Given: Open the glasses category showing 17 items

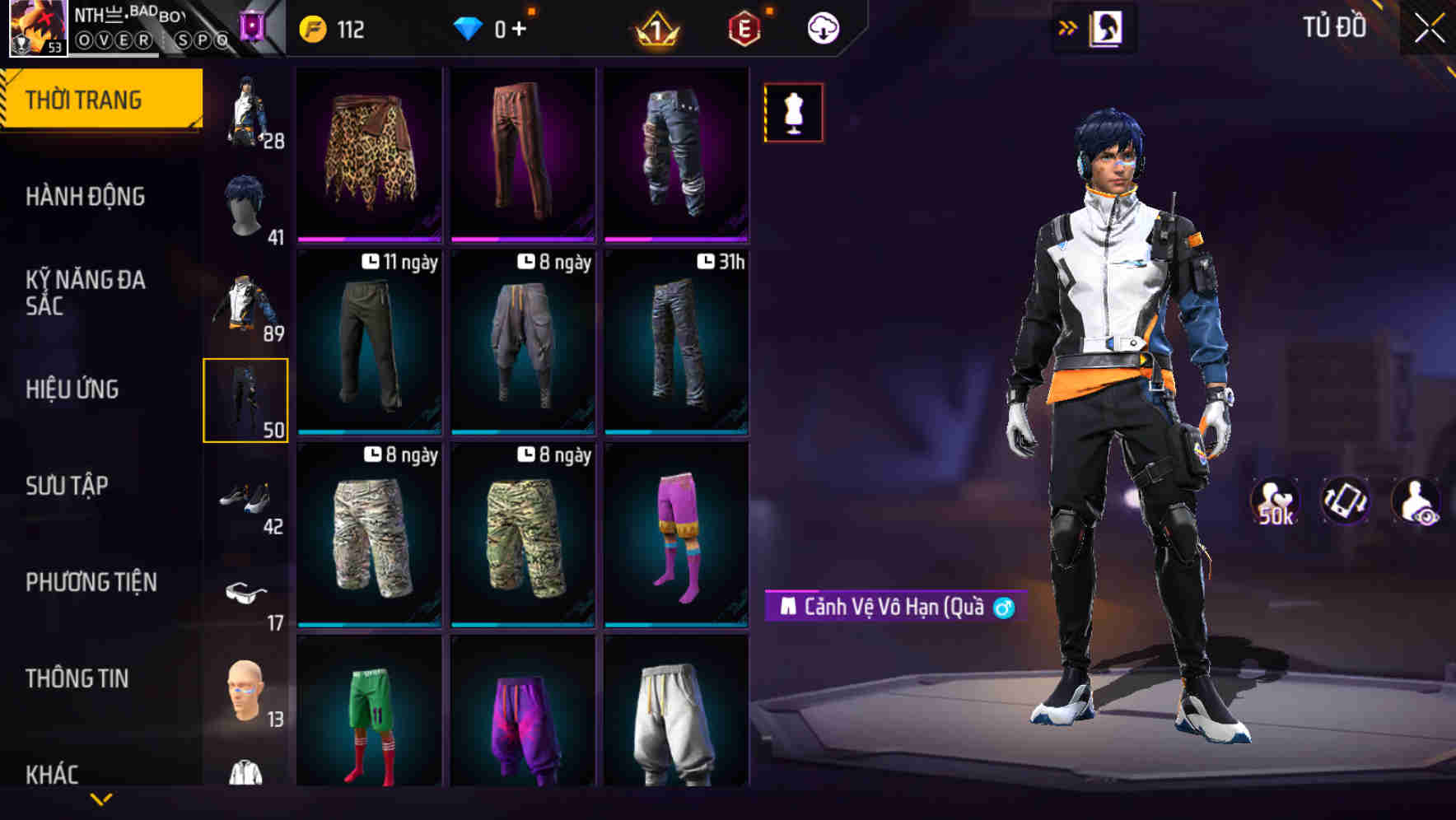Looking at the screenshot, I should (x=247, y=594).
